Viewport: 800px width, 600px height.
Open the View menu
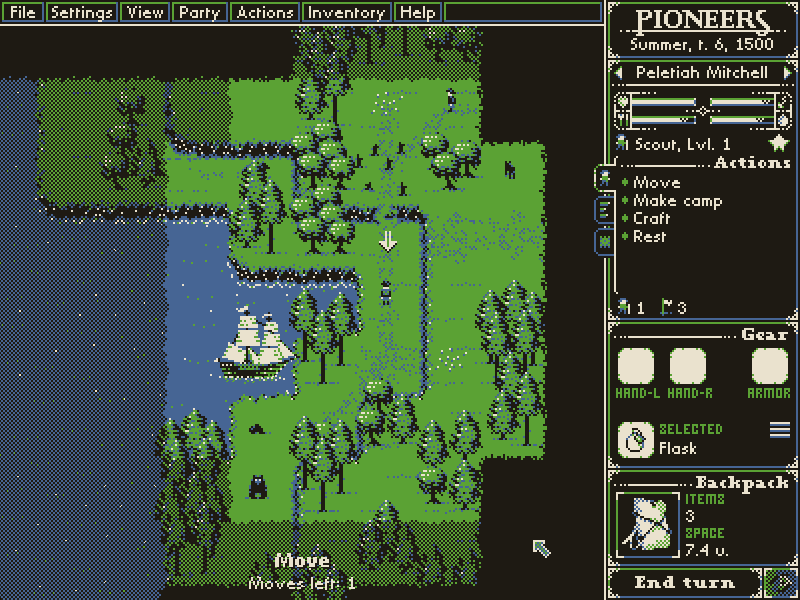tap(146, 13)
